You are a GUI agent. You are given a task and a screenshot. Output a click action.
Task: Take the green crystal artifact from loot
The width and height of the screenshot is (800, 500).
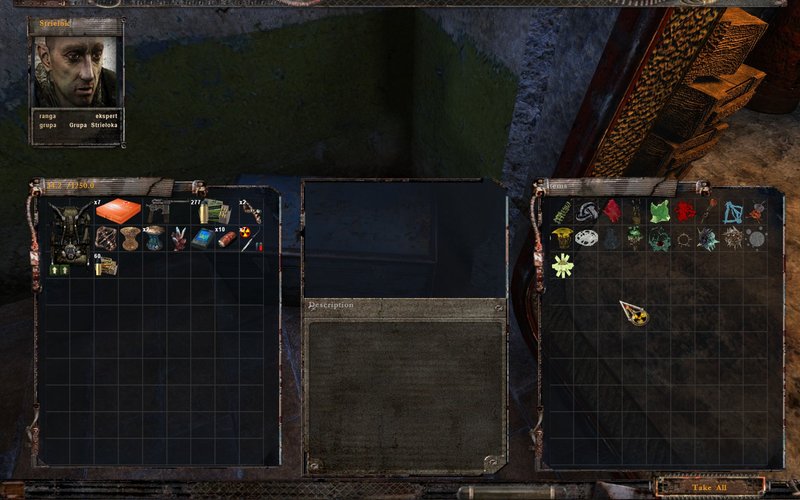pos(659,212)
